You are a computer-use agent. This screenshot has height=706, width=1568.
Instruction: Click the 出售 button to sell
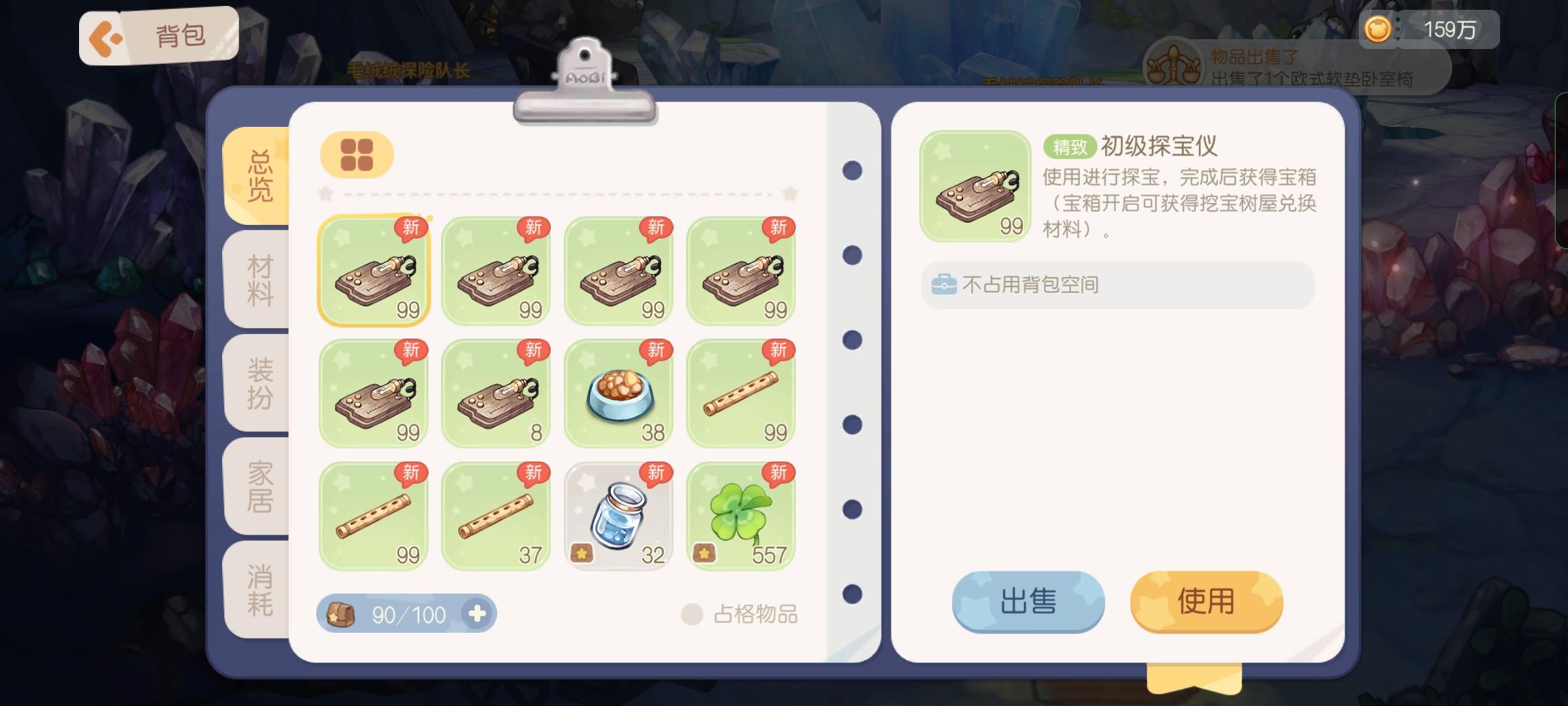[1029, 601]
